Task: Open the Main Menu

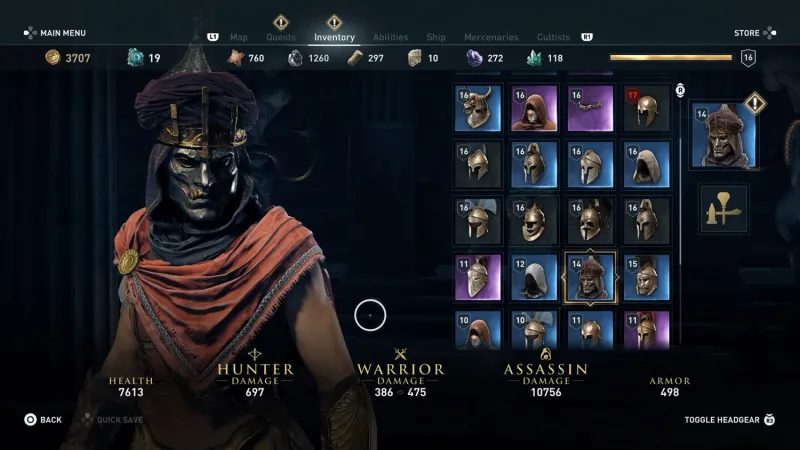Action: pos(56,33)
